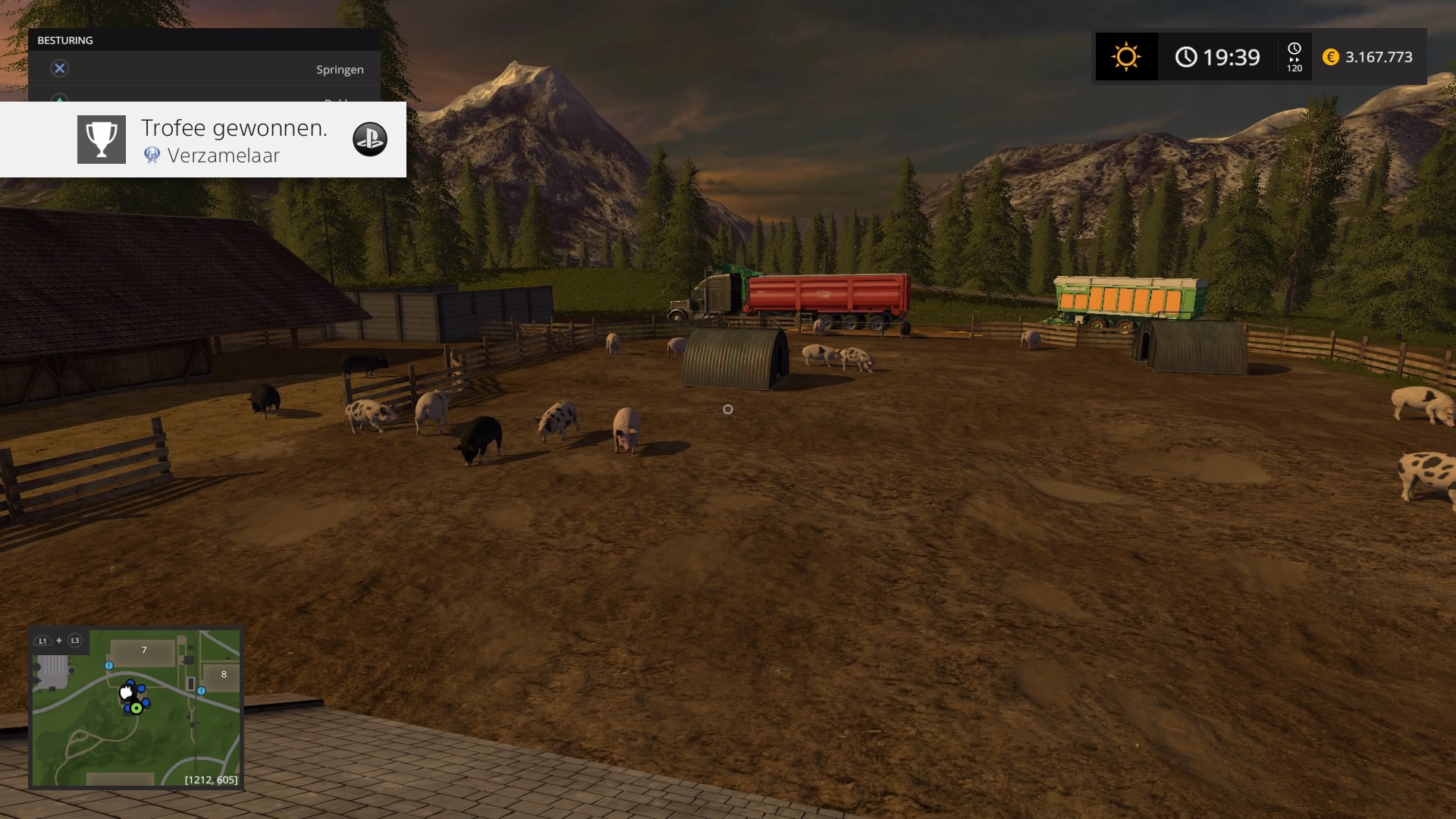This screenshot has height=819, width=1456.
Task: Click the euro coin icon by the money balance
Action: (x=1331, y=57)
